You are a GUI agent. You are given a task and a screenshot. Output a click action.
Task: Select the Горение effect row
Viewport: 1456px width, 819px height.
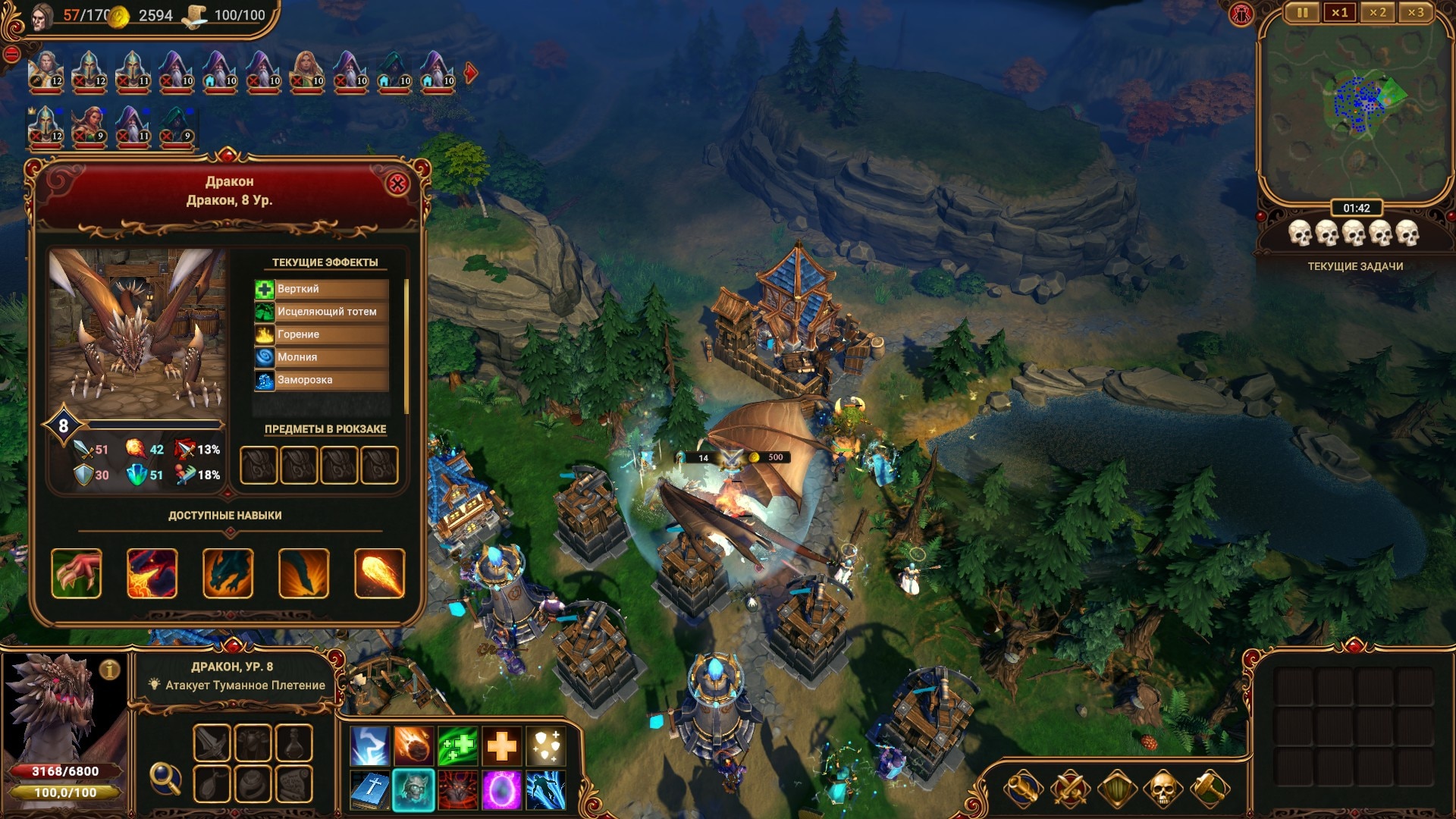point(322,334)
